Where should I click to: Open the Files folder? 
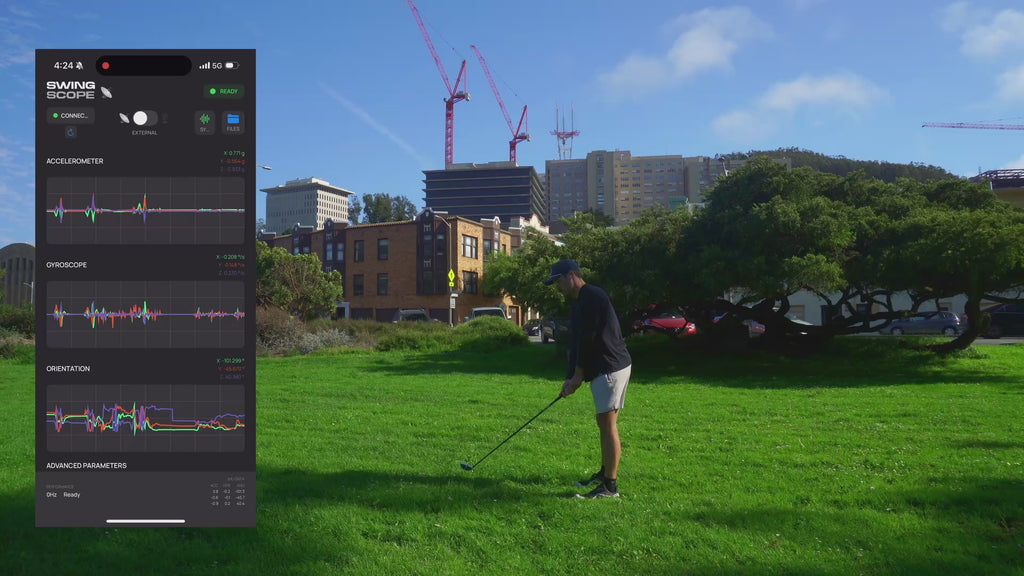[233, 122]
